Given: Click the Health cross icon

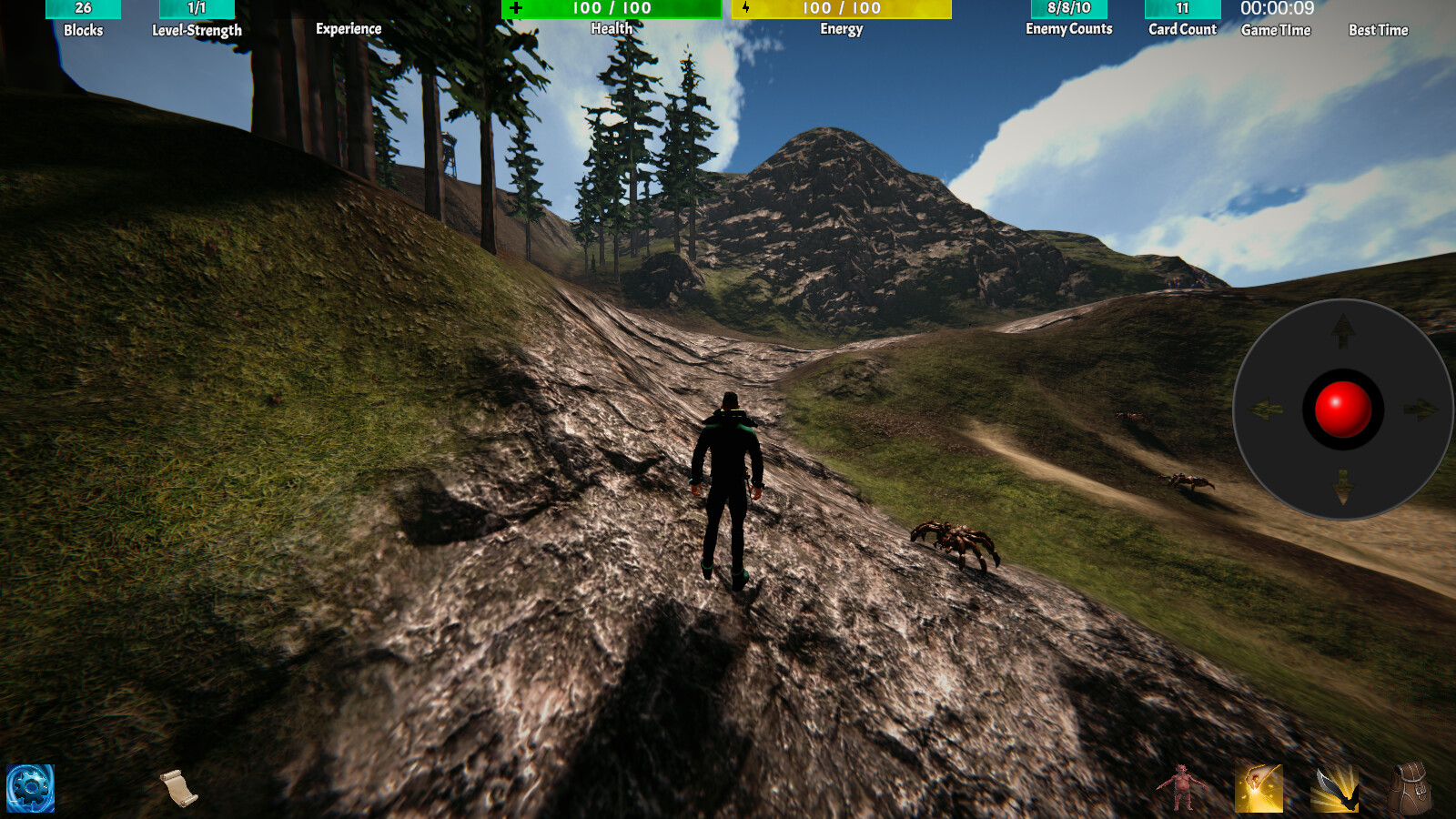Looking at the screenshot, I should pos(517,9).
